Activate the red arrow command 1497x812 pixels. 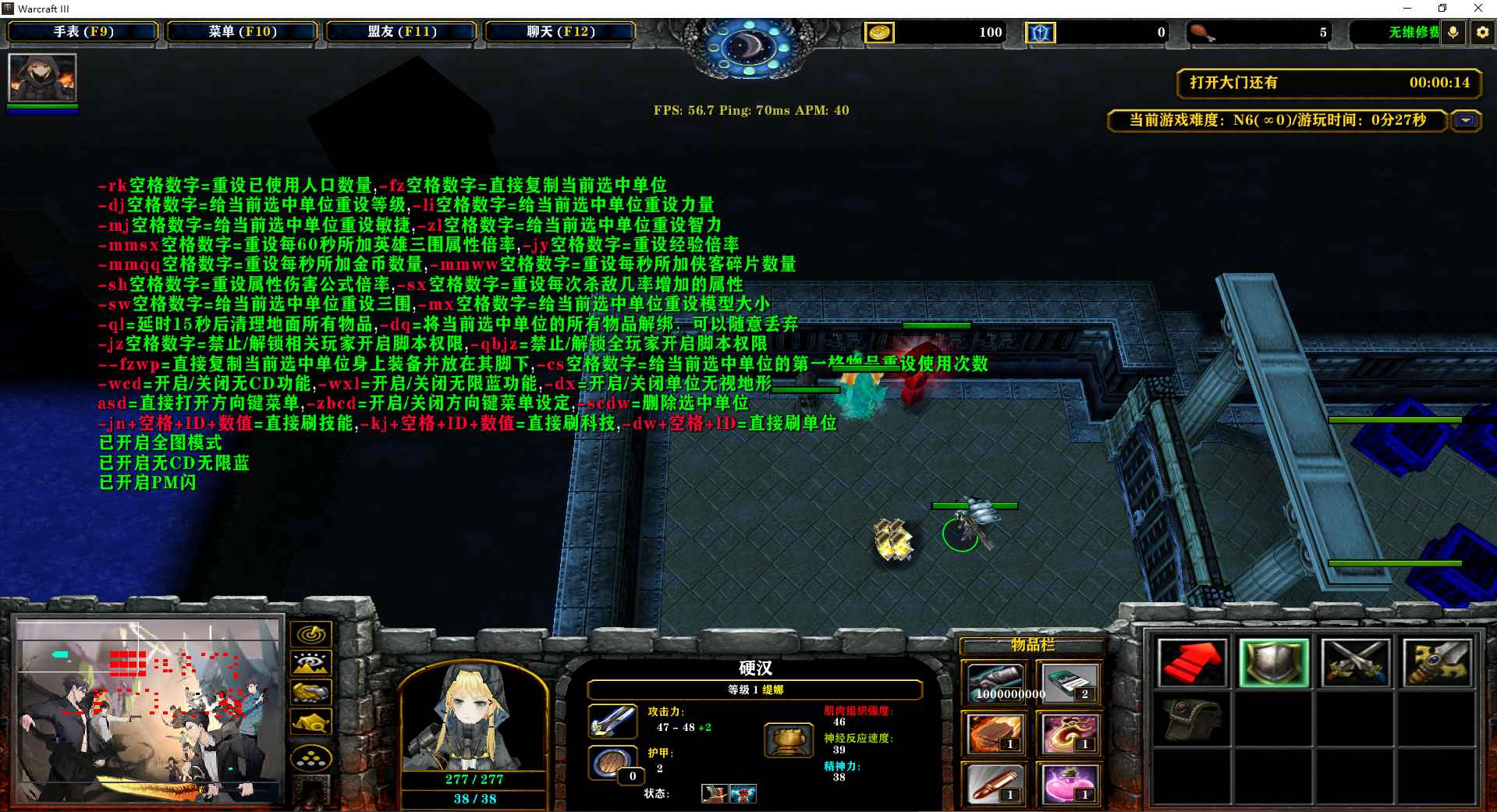click(x=1191, y=662)
